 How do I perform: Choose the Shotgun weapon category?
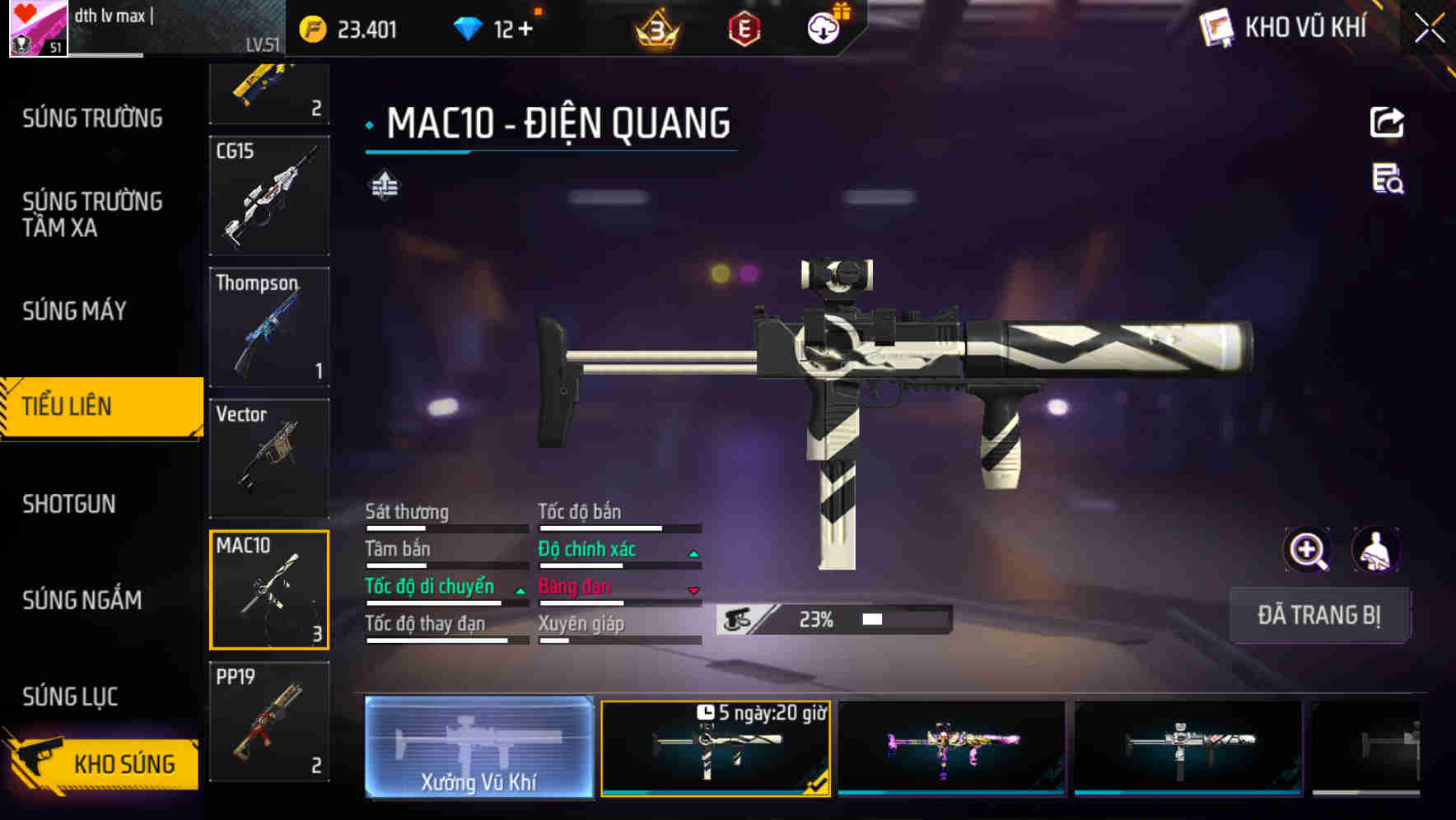(69, 504)
